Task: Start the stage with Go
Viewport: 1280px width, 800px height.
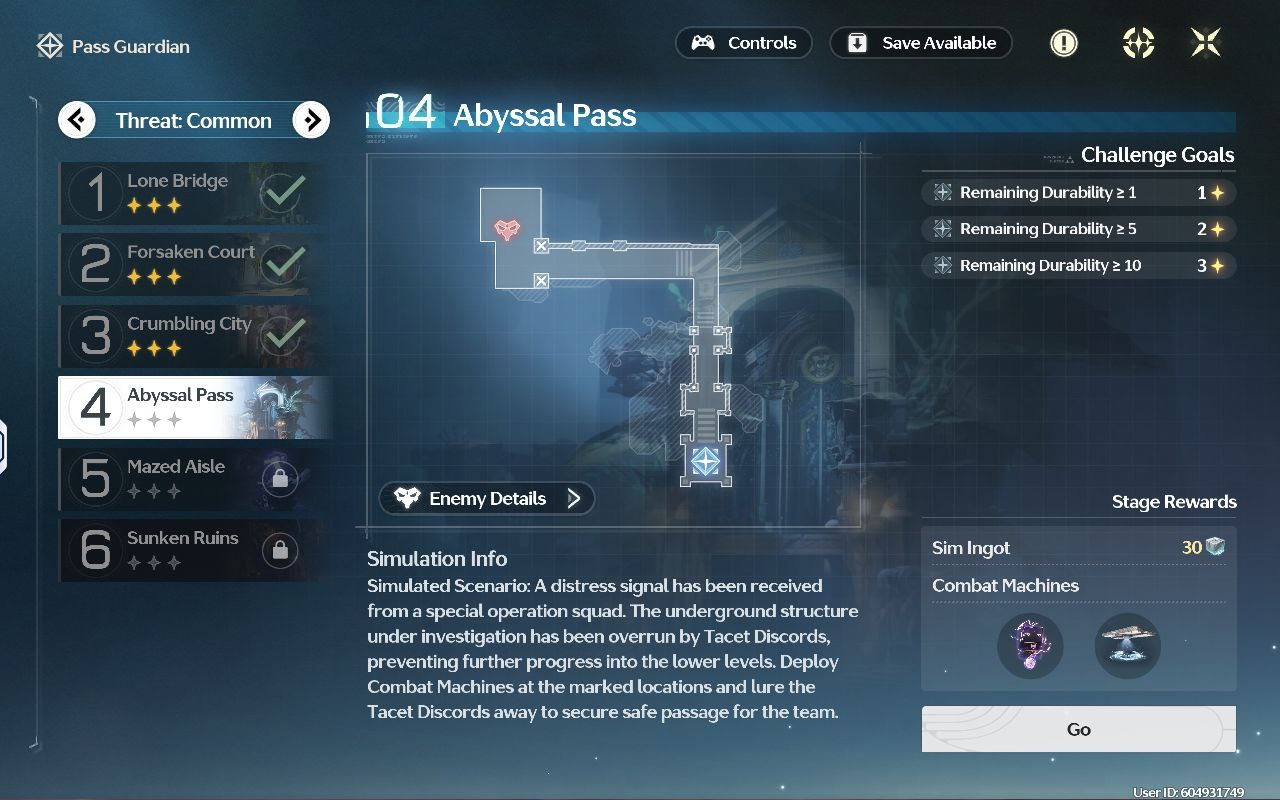Action: point(1078,729)
